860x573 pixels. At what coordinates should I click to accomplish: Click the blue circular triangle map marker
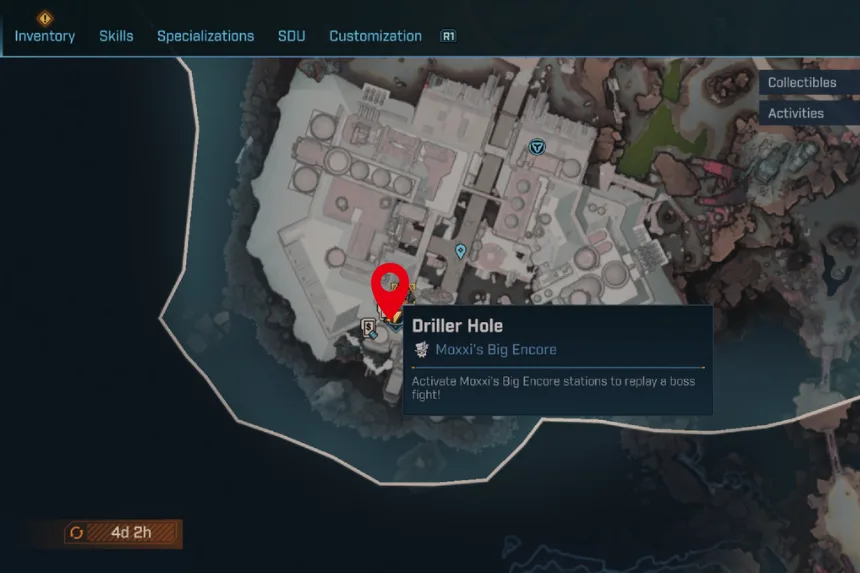point(538,147)
